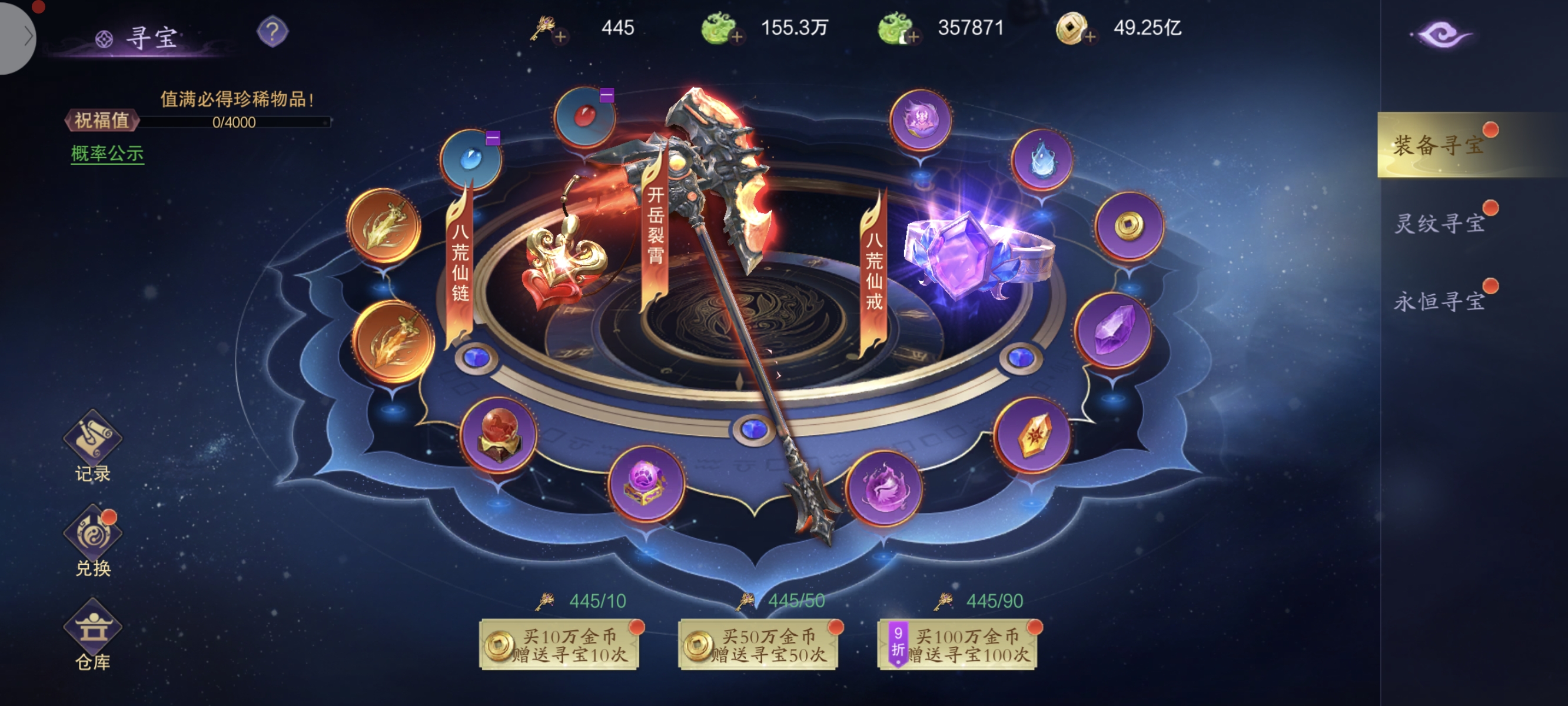
Task: Inspect the red horse orb reward
Action: pyautogui.click(x=499, y=435)
